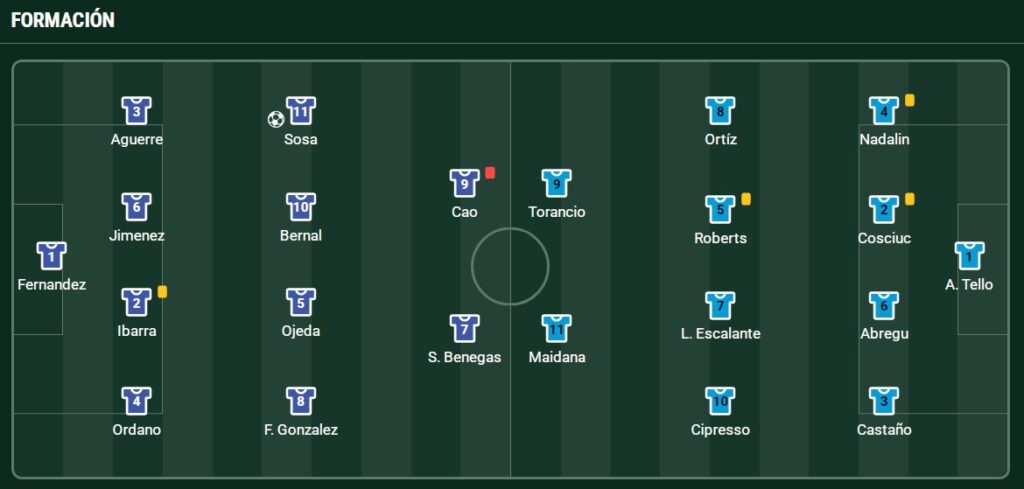This screenshot has width=1024, height=489.
Task: Choose defender Ordano
Action: [137, 401]
